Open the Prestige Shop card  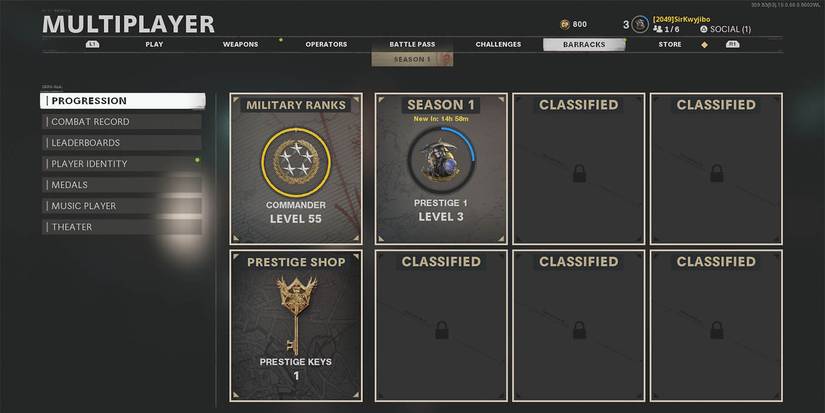pos(295,328)
